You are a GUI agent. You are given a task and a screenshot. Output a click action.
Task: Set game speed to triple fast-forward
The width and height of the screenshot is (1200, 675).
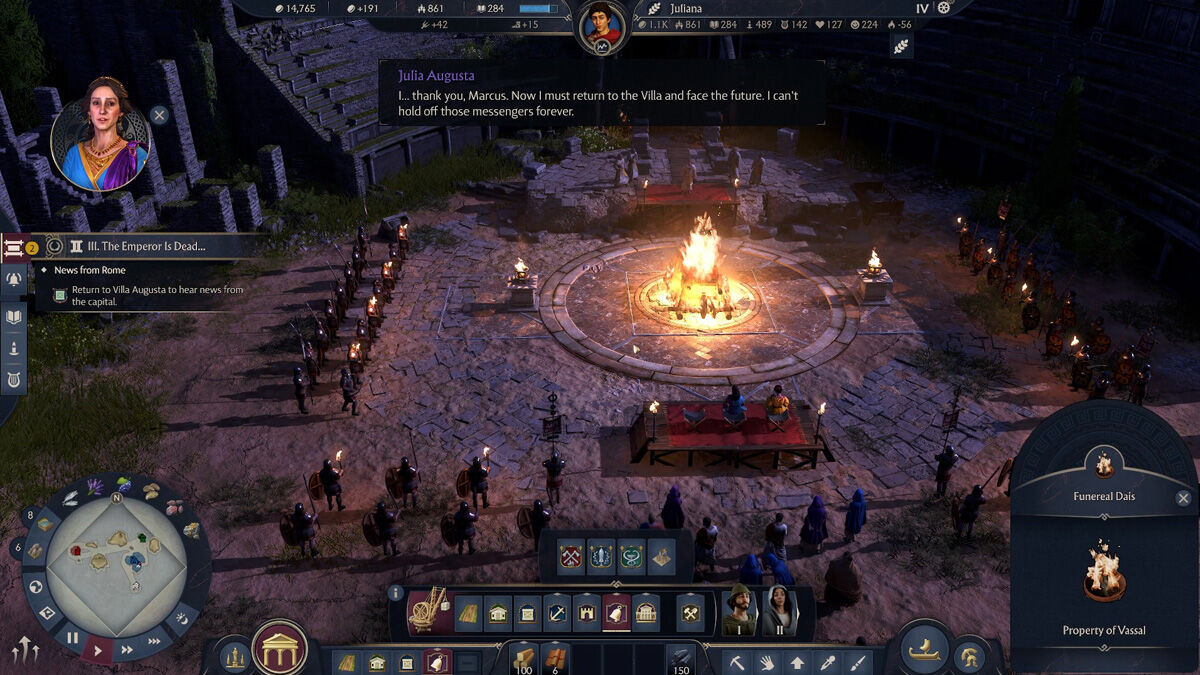154,641
